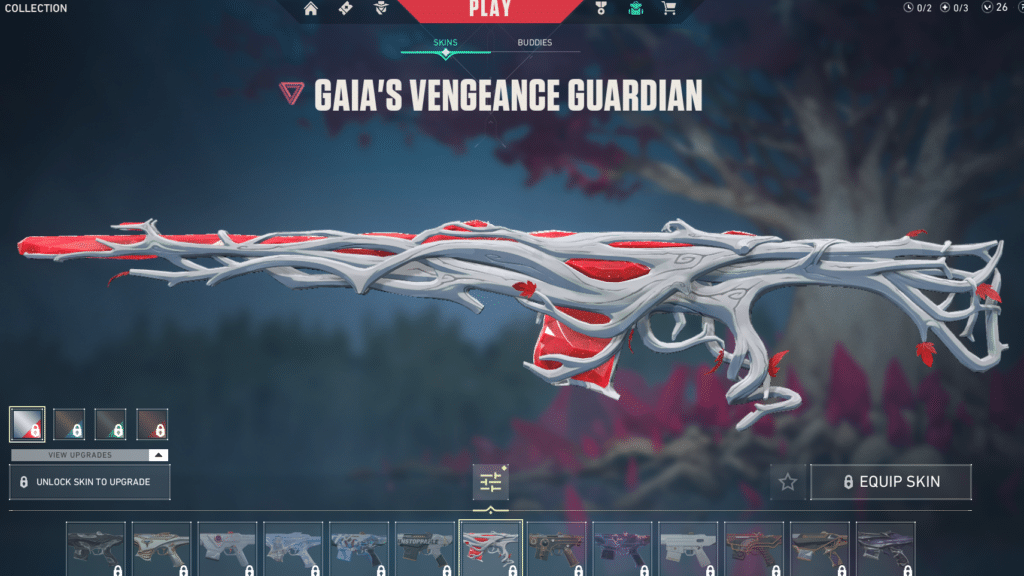1024x576 pixels.
Task: Open the skin filter sliders button
Action: (x=490, y=482)
